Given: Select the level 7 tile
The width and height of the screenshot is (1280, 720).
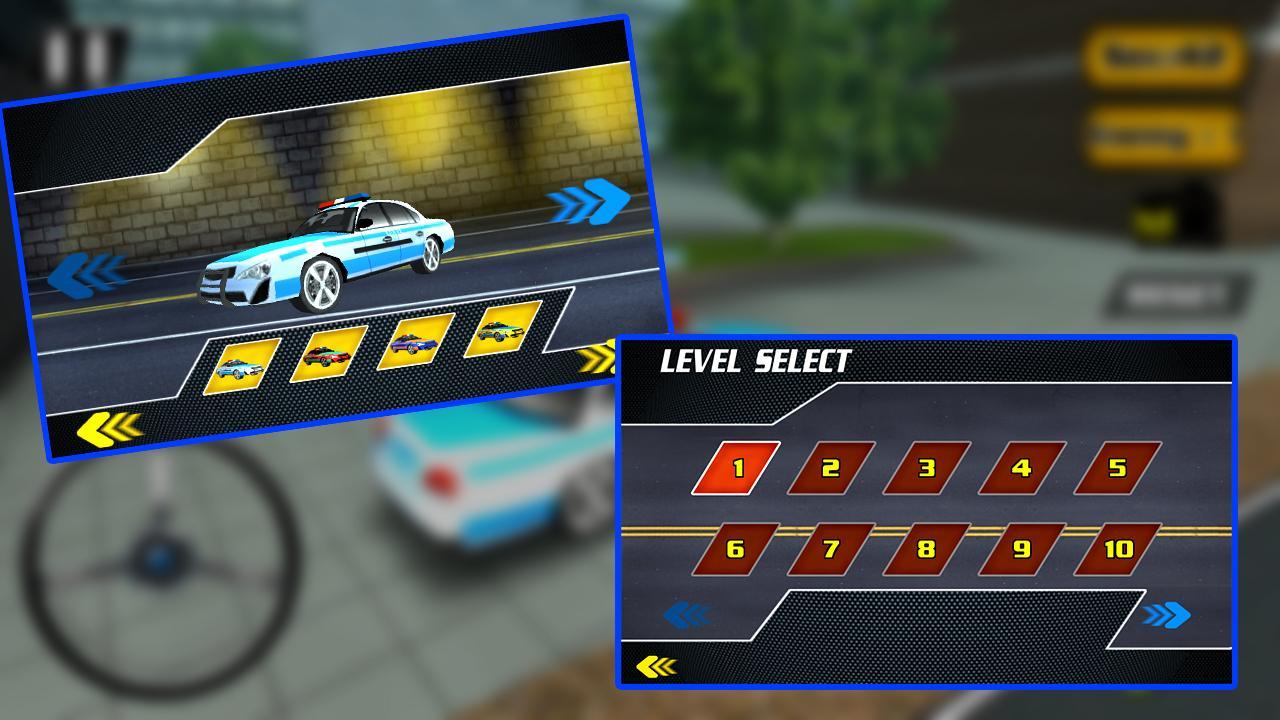Looking at the screenshot, I should [831, 549].
